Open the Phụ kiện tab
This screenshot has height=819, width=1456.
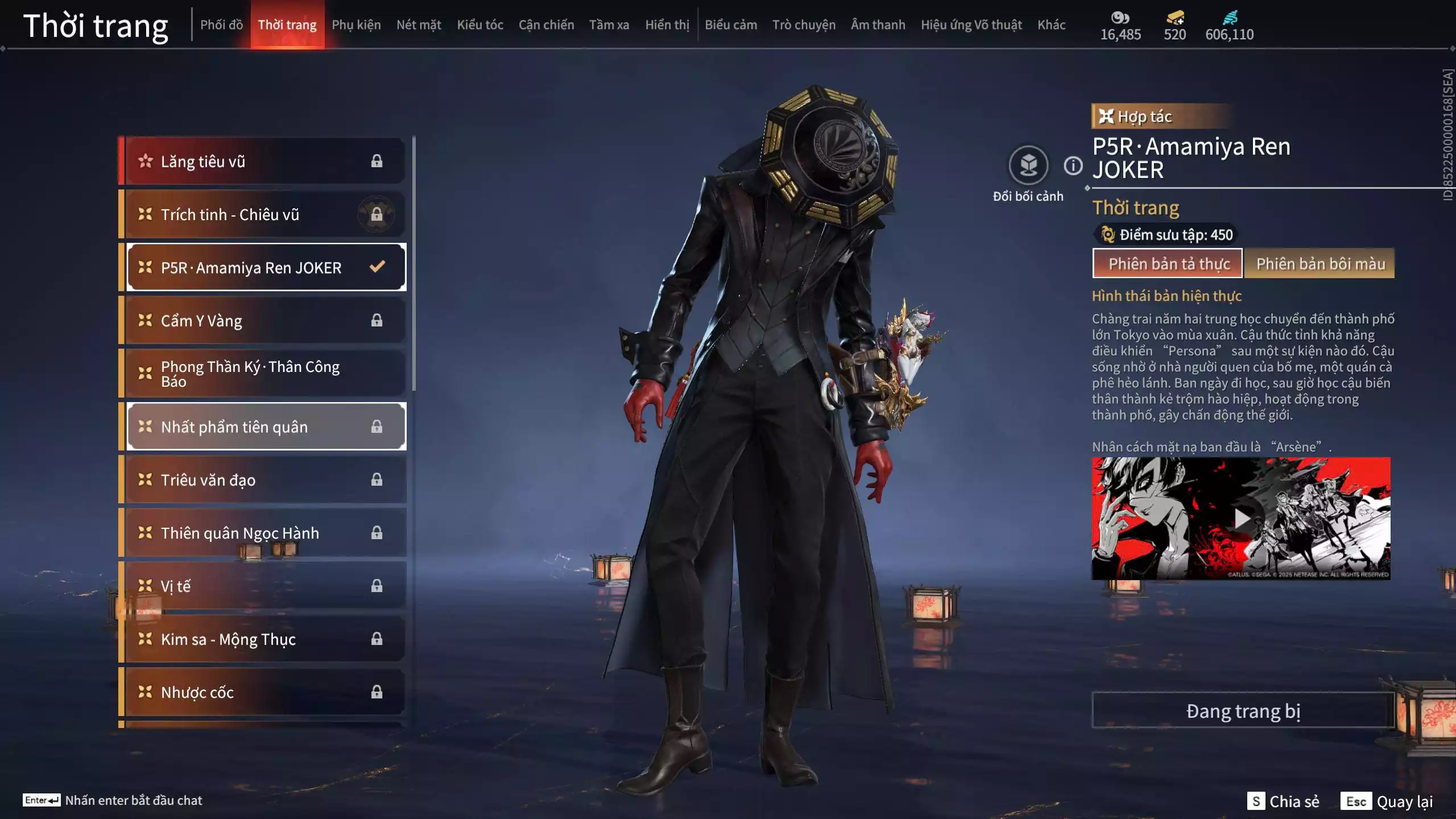pyautogui.click(x=356, y=25)
